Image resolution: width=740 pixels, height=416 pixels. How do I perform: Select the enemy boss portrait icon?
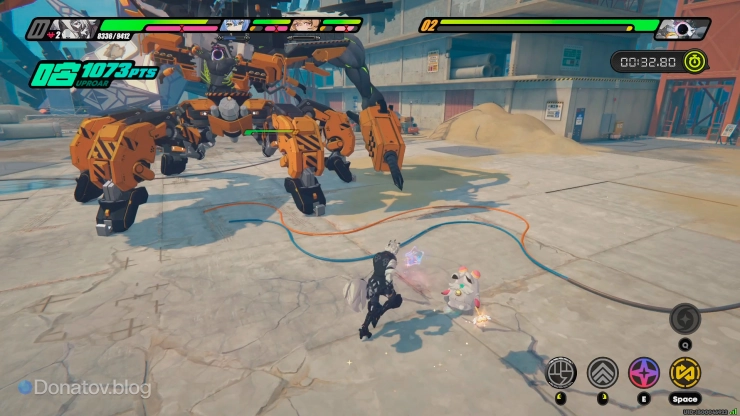click(682, 28)
